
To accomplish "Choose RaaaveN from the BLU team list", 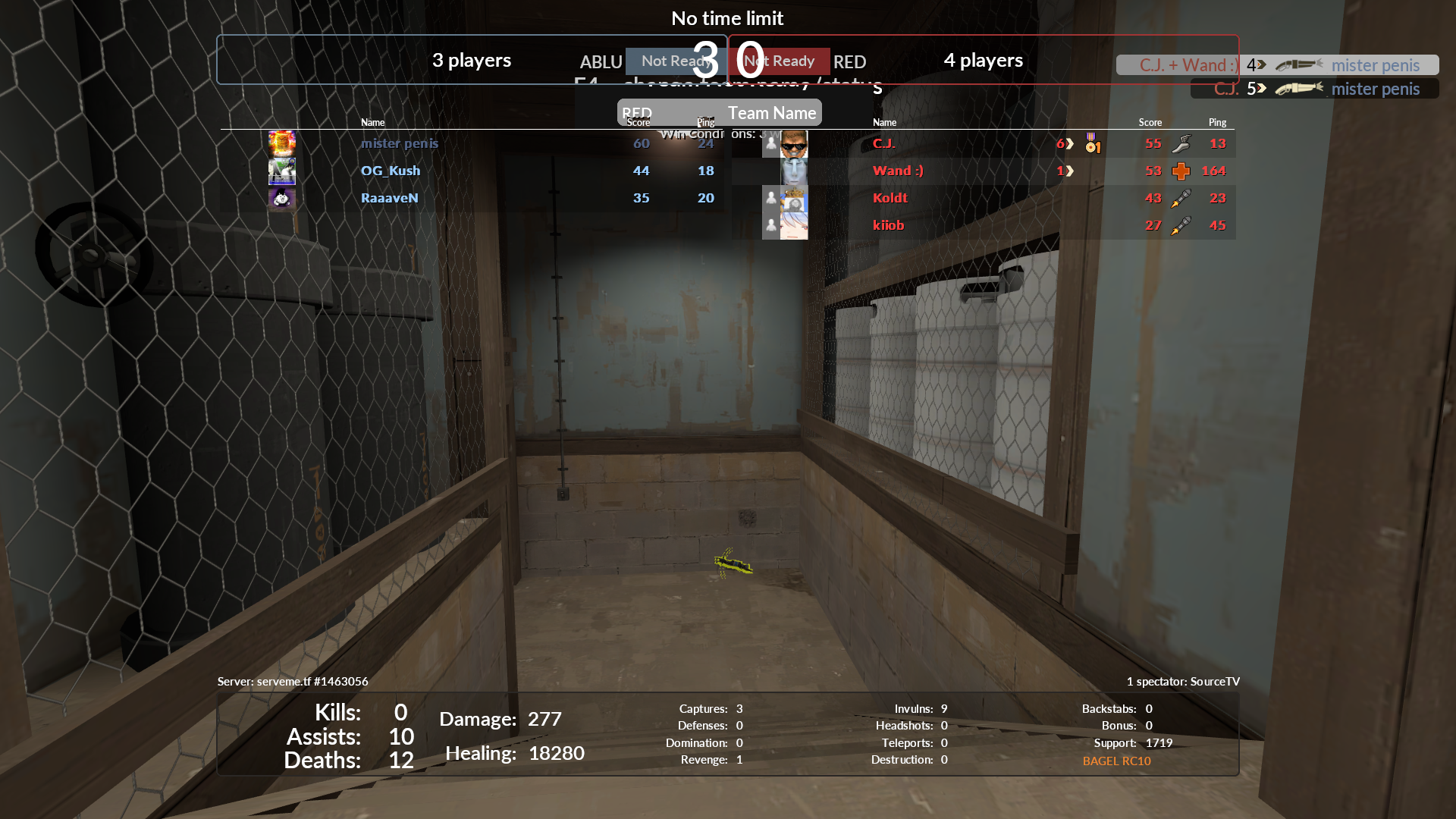I will [x=390, y=198].
